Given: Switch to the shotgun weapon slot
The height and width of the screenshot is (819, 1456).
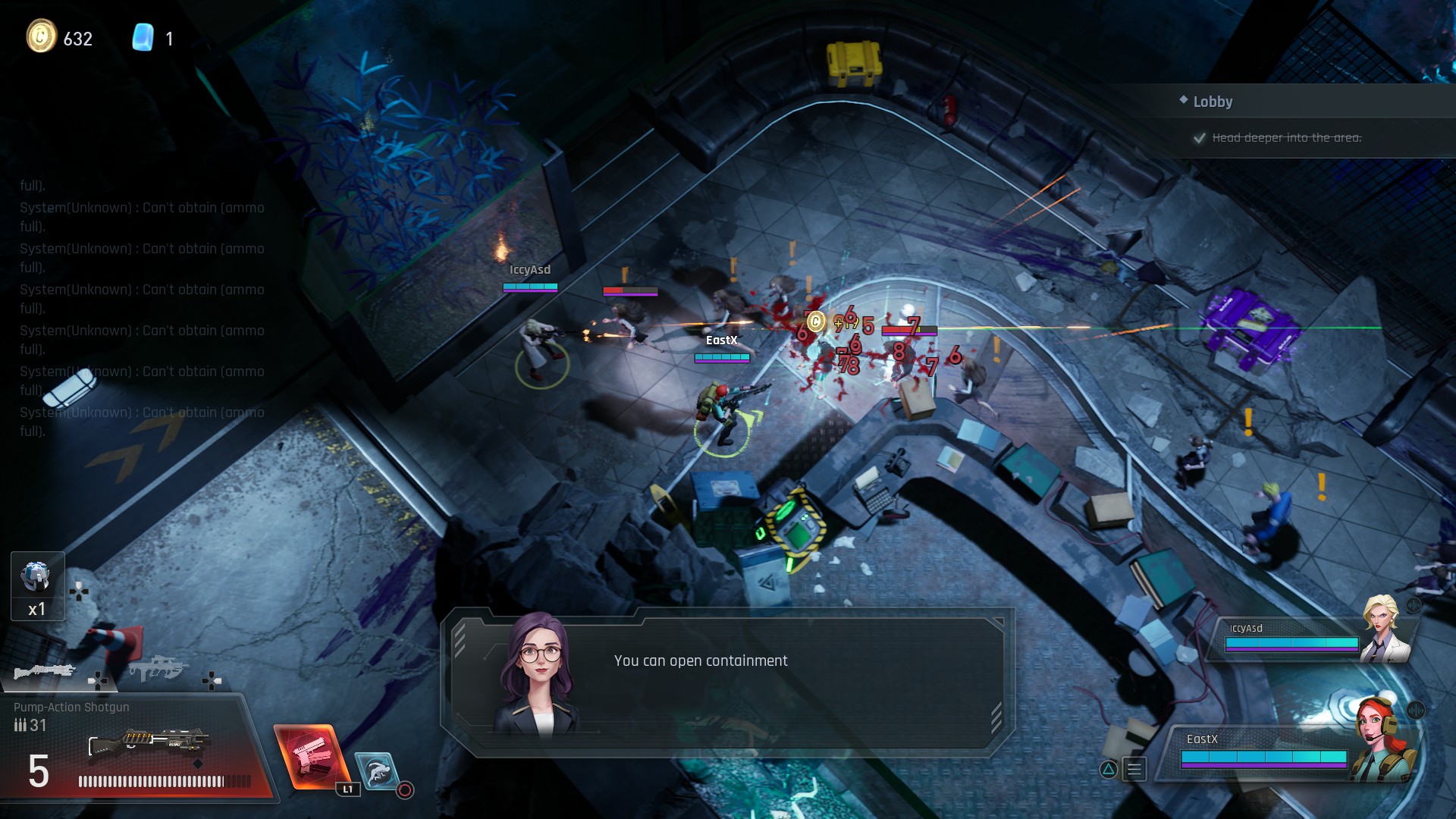Looking at the screenshot, I should coord(45,671).
